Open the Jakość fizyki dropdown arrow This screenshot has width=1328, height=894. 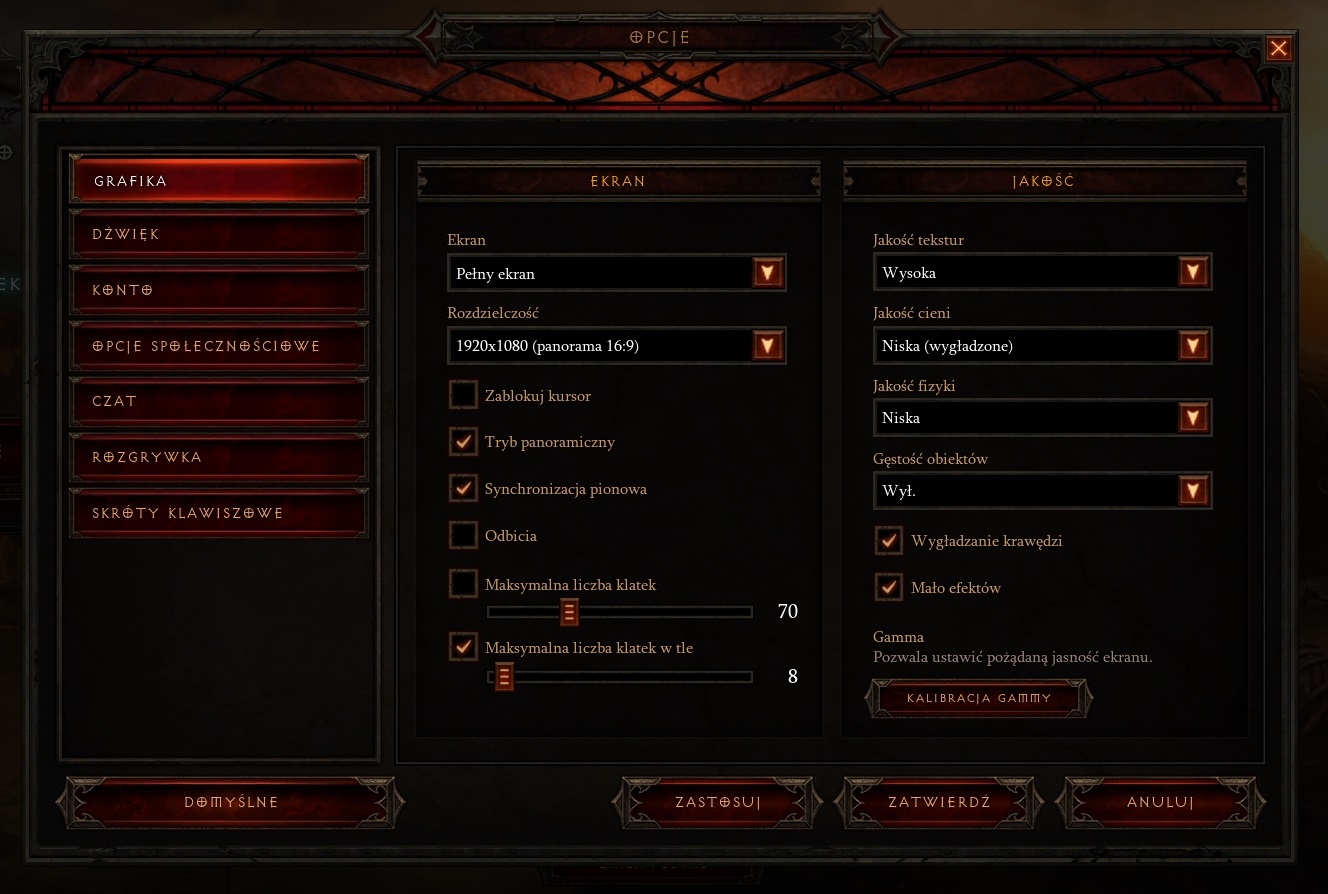click(x=1192, y=417)
